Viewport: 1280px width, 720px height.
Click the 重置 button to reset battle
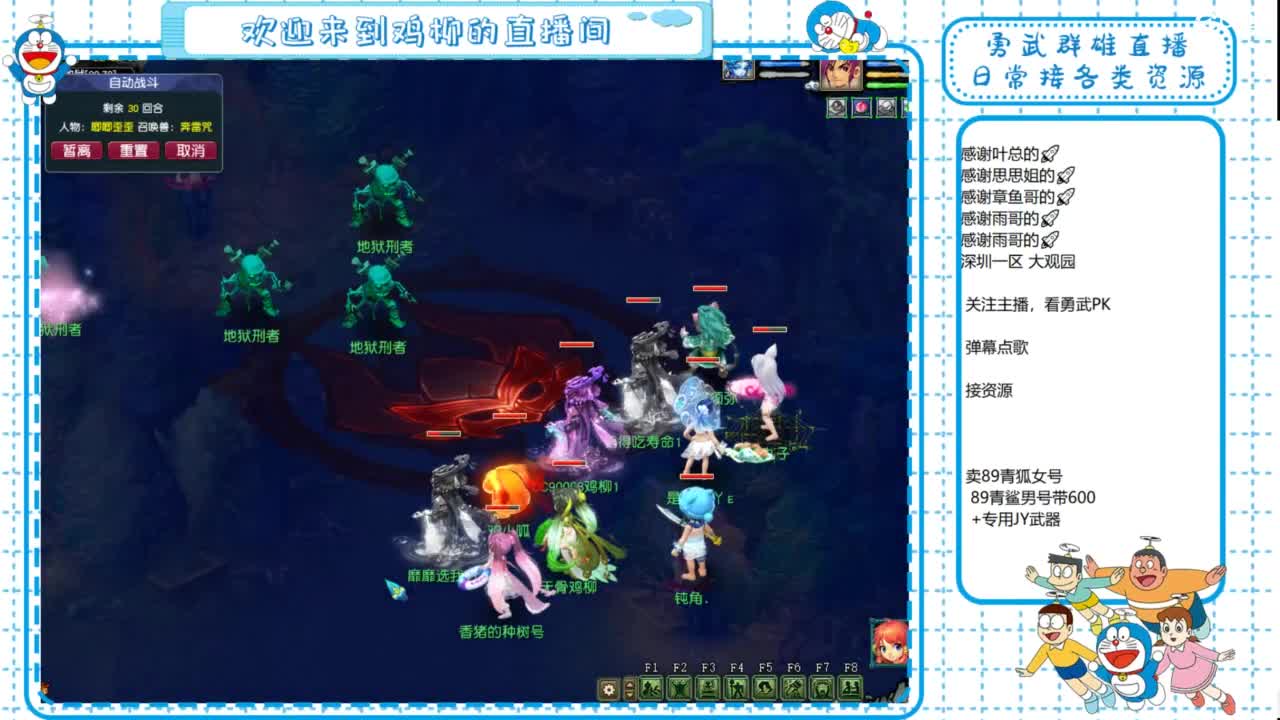pos(133,150)
